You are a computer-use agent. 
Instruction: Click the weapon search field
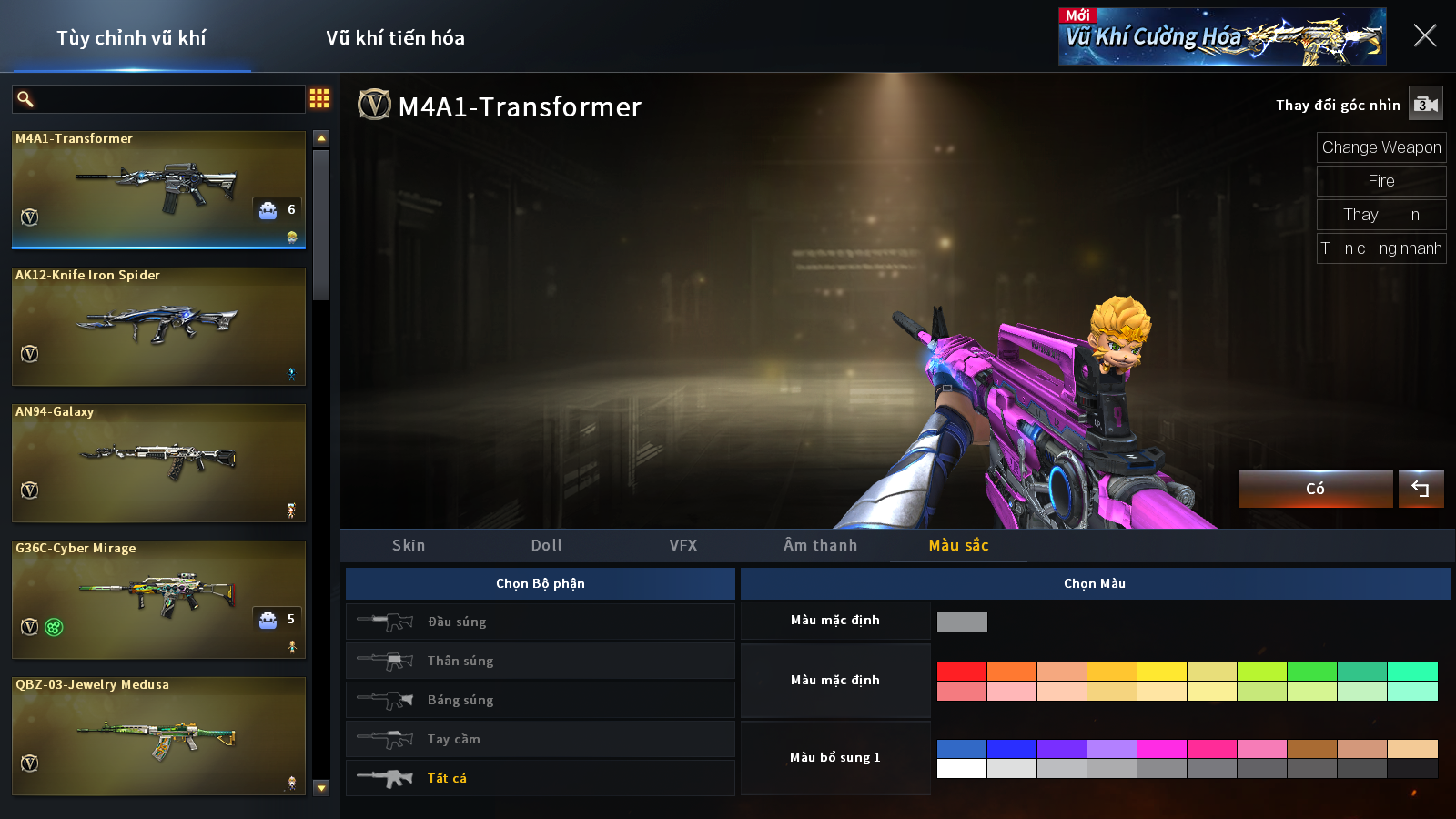click(168, 99)
